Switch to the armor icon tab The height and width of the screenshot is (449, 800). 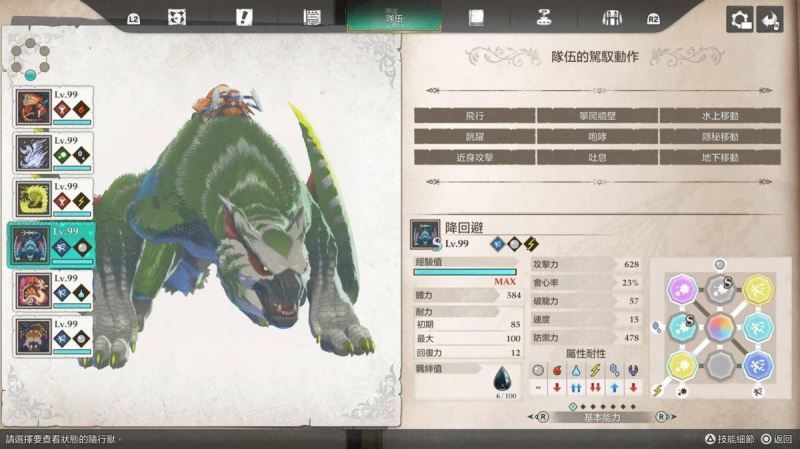pyautogui.click(x=611, y=17)
